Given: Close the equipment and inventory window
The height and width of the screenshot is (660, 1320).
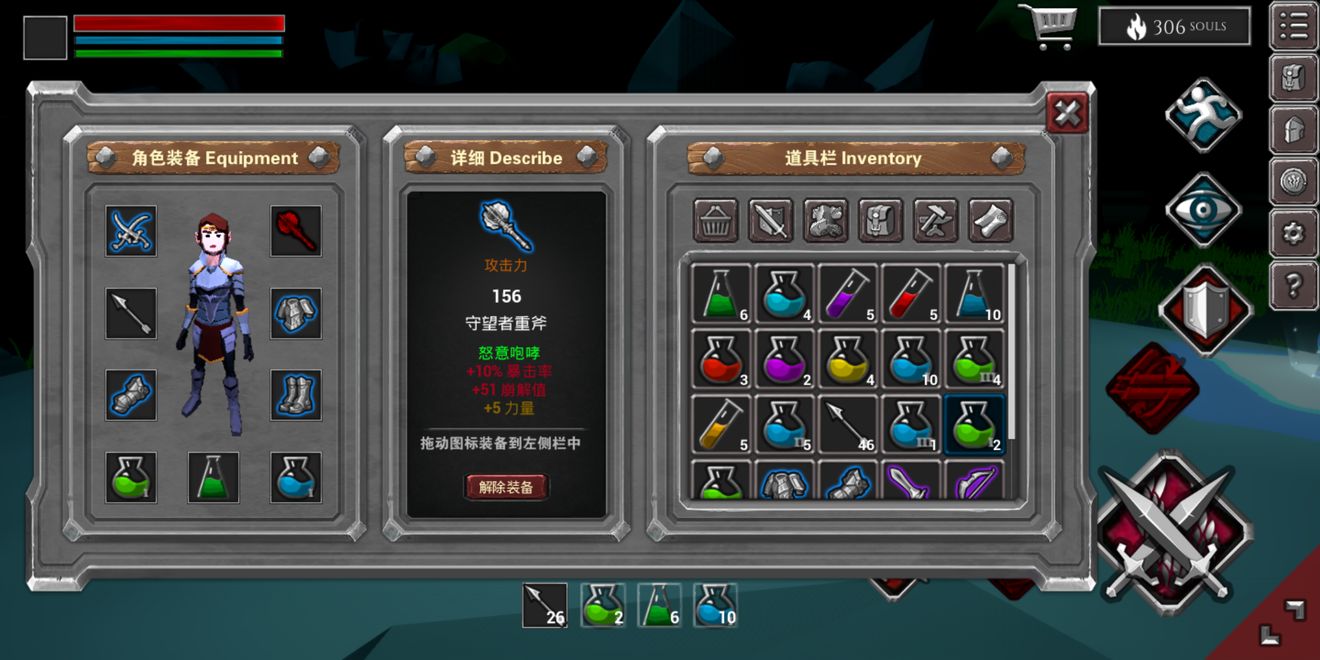Looking at the screenshot, I should (1067, 113).
